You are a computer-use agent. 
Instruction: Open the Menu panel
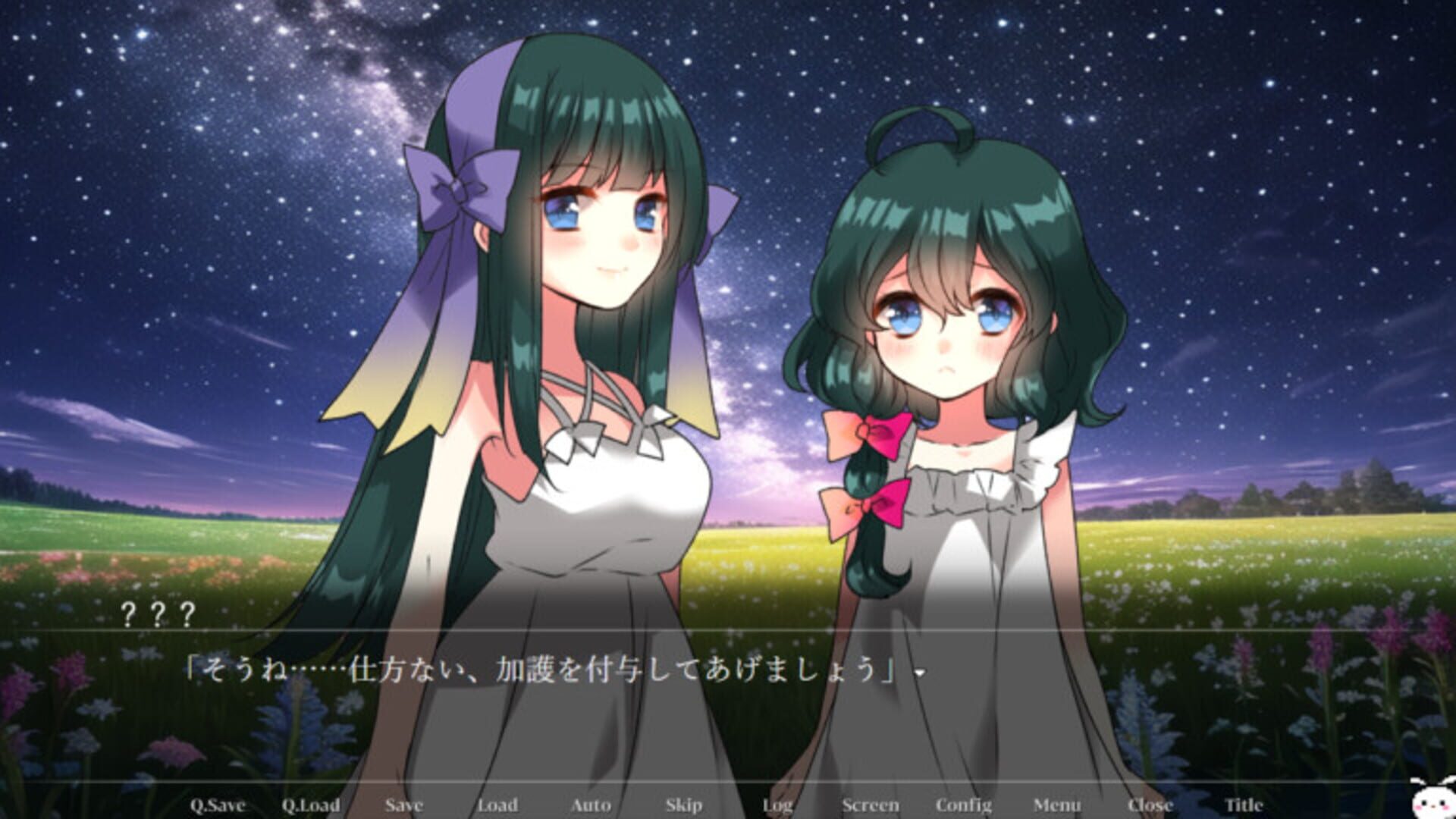click(1057, 806)
